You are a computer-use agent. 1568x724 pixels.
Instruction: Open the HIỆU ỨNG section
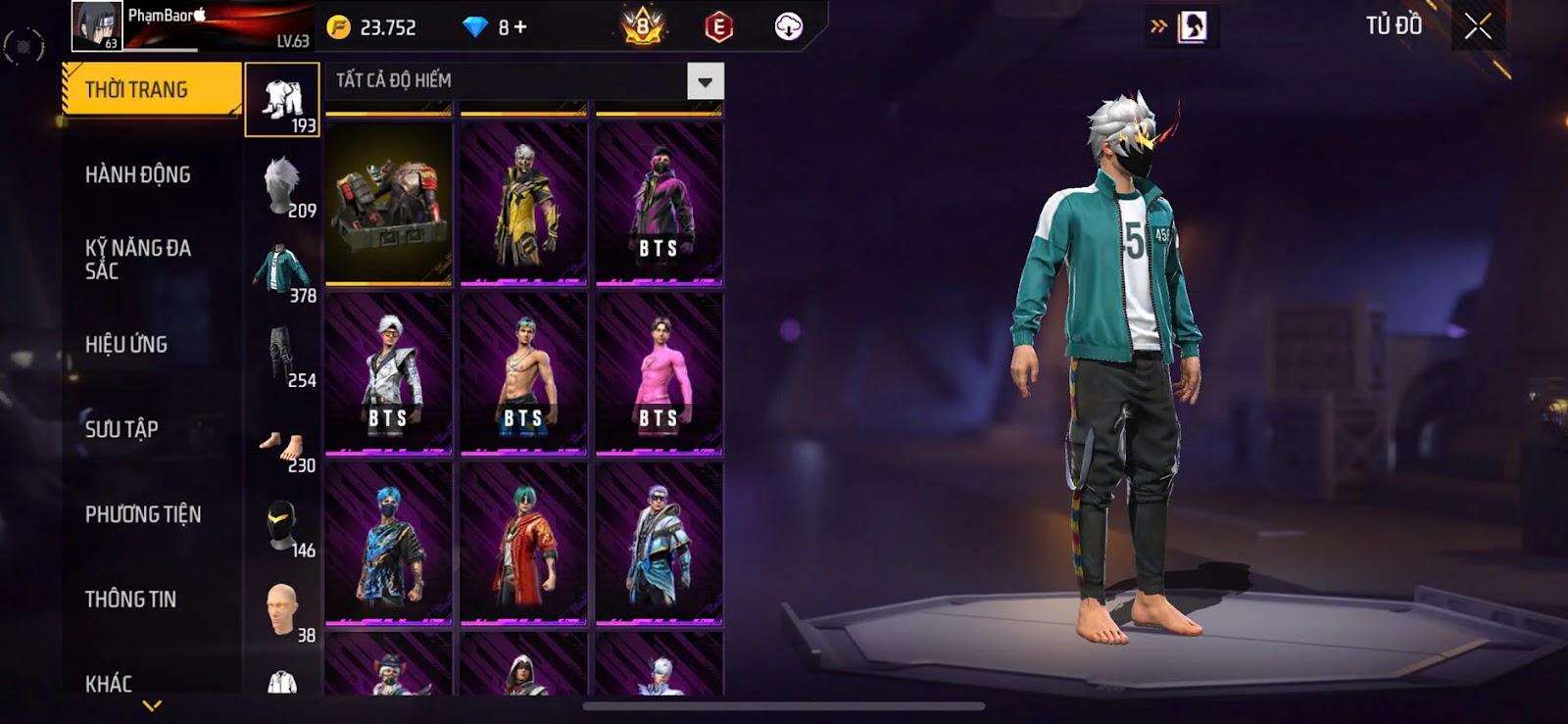pyautogui.click(x=126, y=345)
